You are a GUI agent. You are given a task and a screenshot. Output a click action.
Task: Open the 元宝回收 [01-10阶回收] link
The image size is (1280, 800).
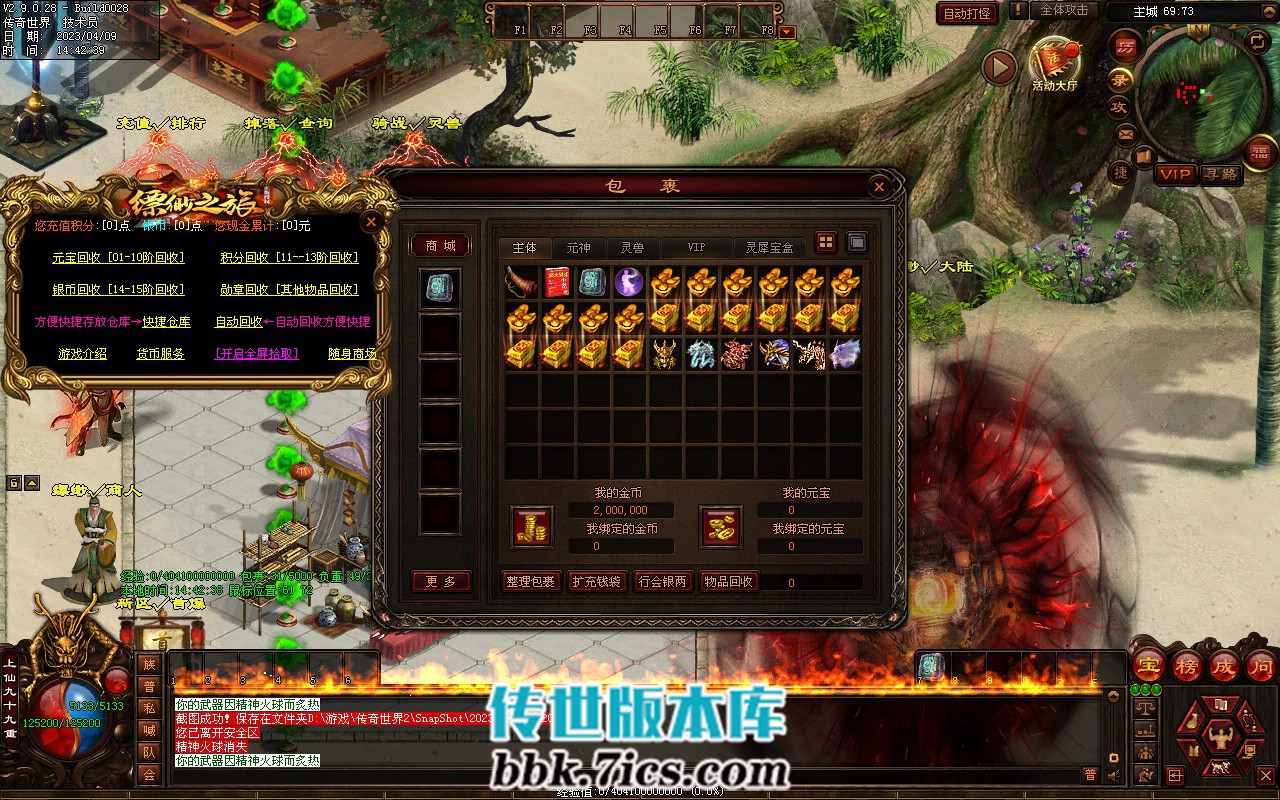pos(119,258)
